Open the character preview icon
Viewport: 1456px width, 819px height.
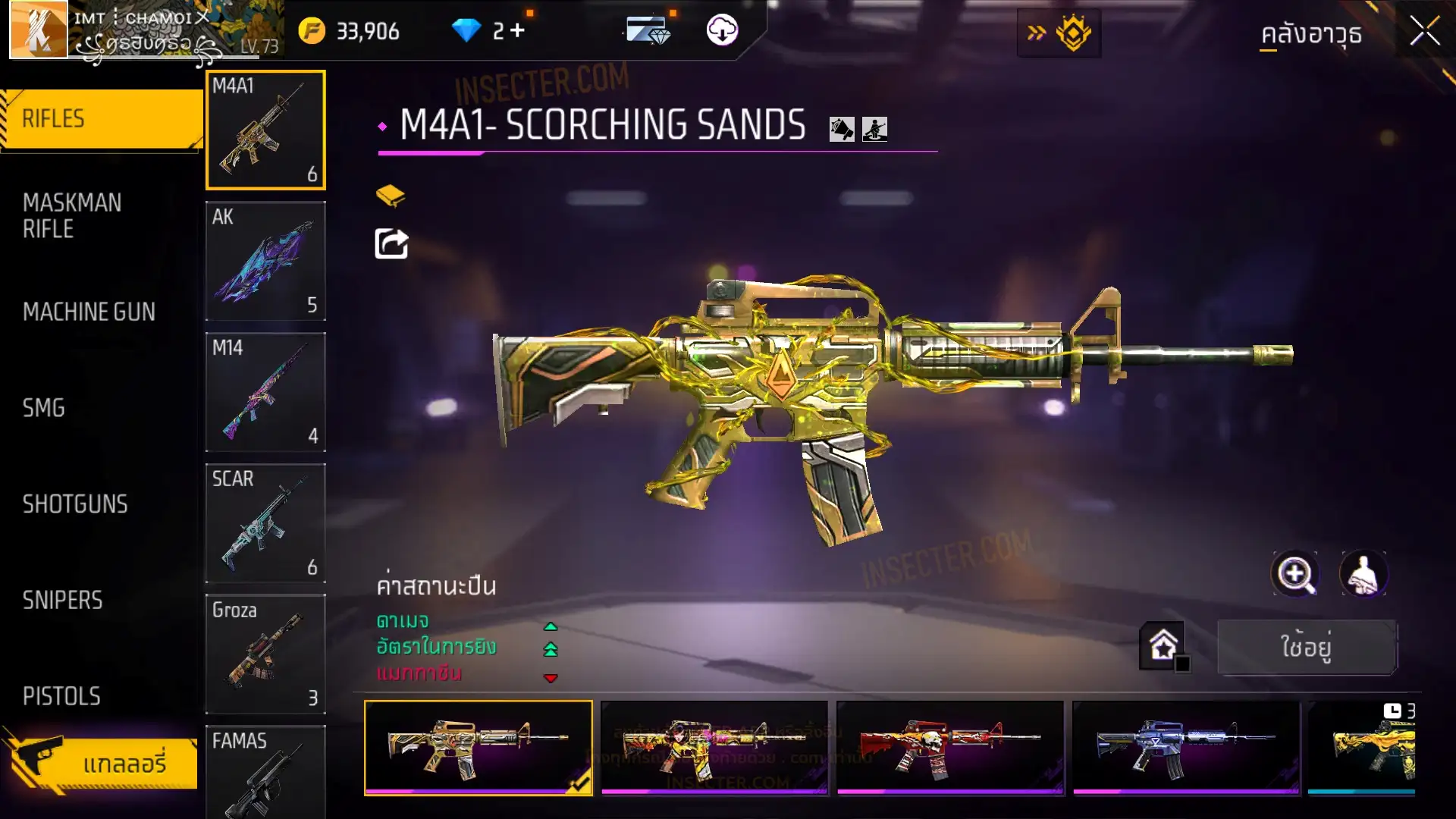[x=1363, y=574]
